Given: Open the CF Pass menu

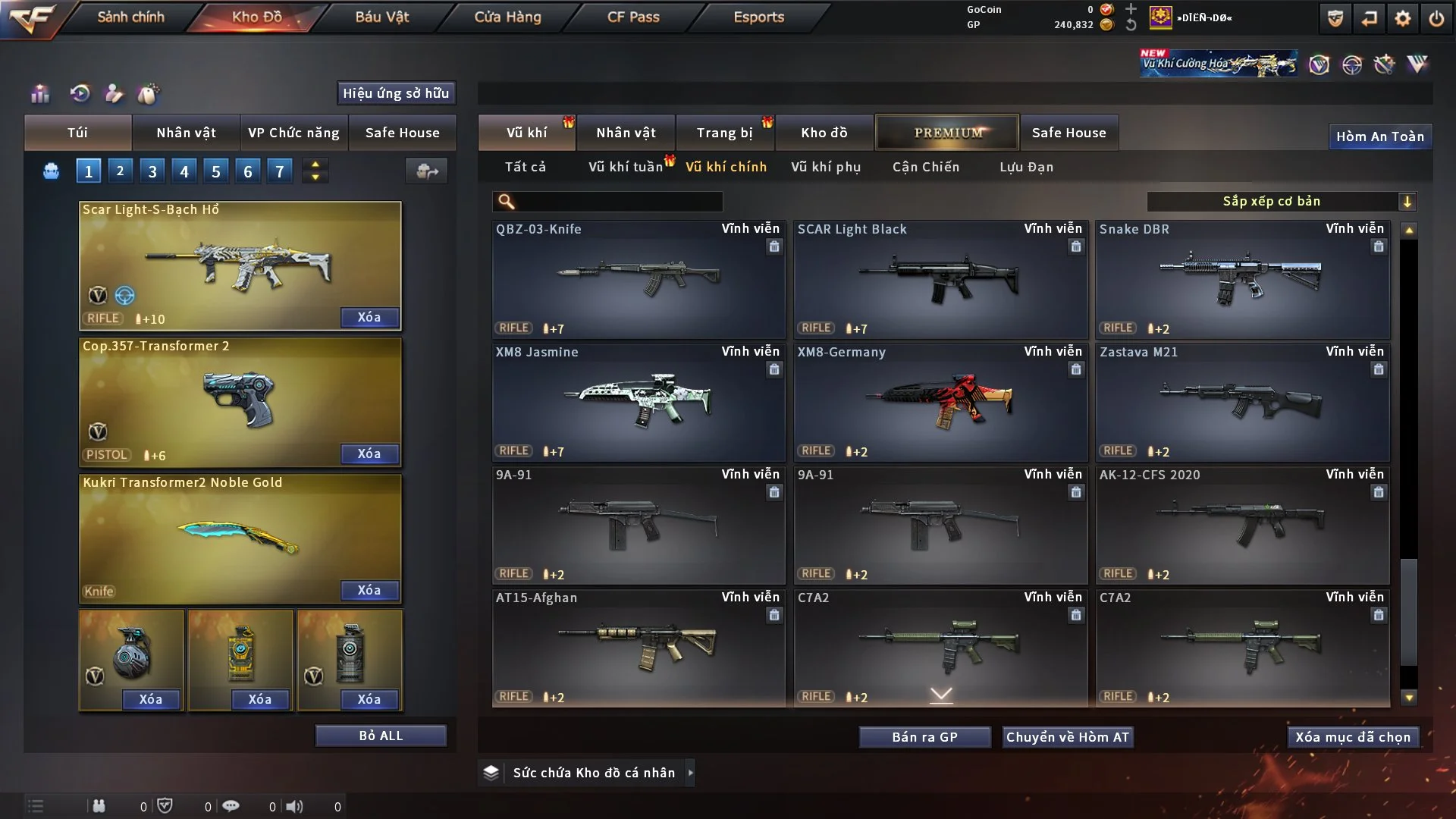Looking at the screenshot, I should 633,17.
